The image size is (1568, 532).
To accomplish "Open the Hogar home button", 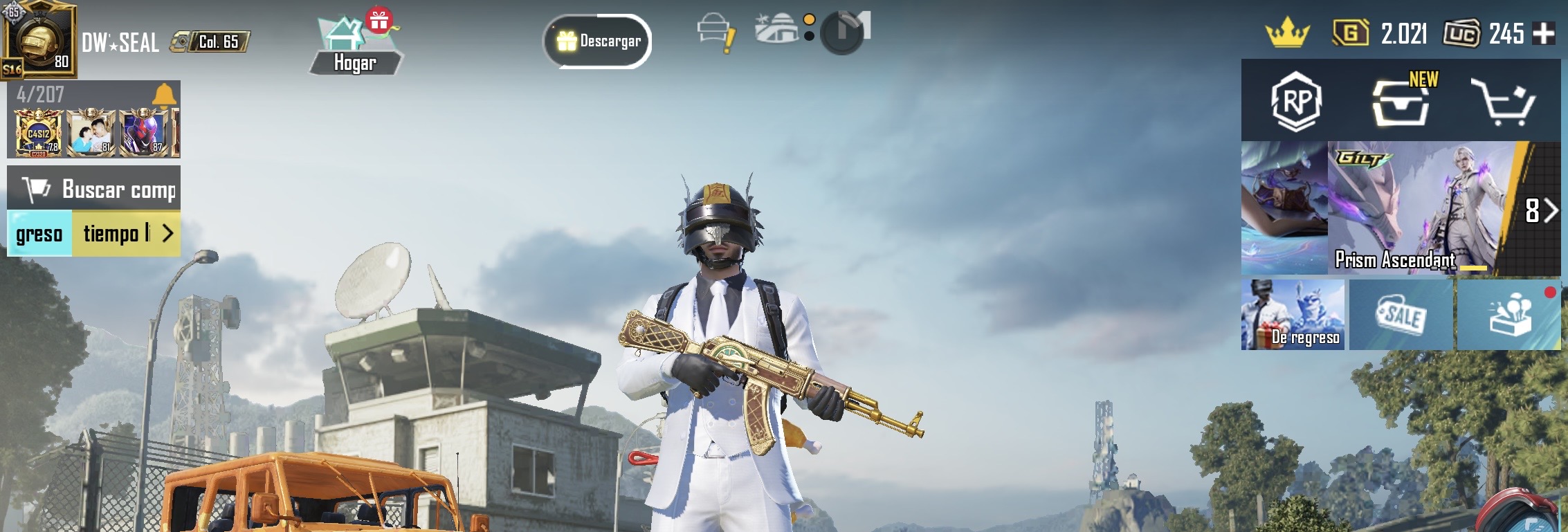I will pyautogui.click(x=355, y=45).
